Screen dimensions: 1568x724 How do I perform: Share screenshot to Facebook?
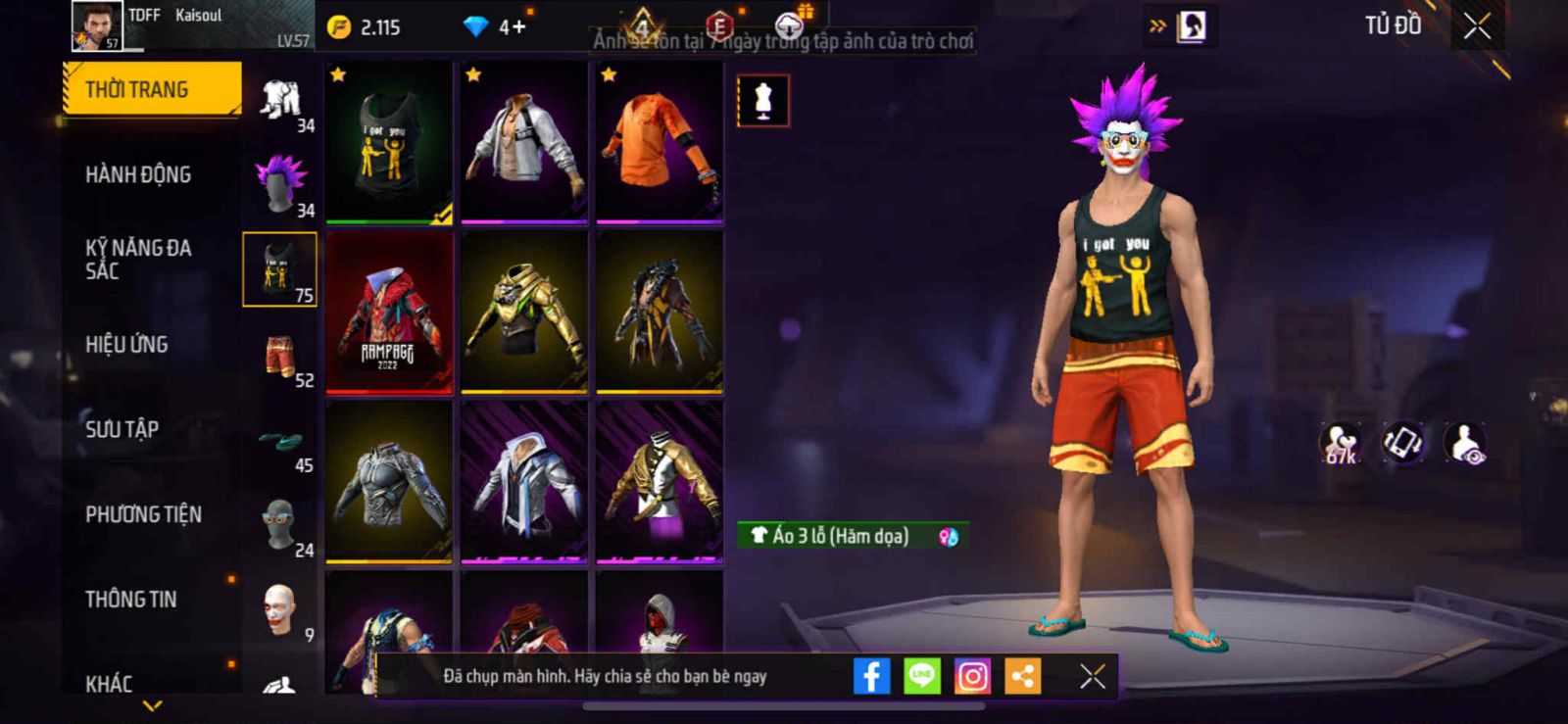pyautogui.click(x=871, y=676)
